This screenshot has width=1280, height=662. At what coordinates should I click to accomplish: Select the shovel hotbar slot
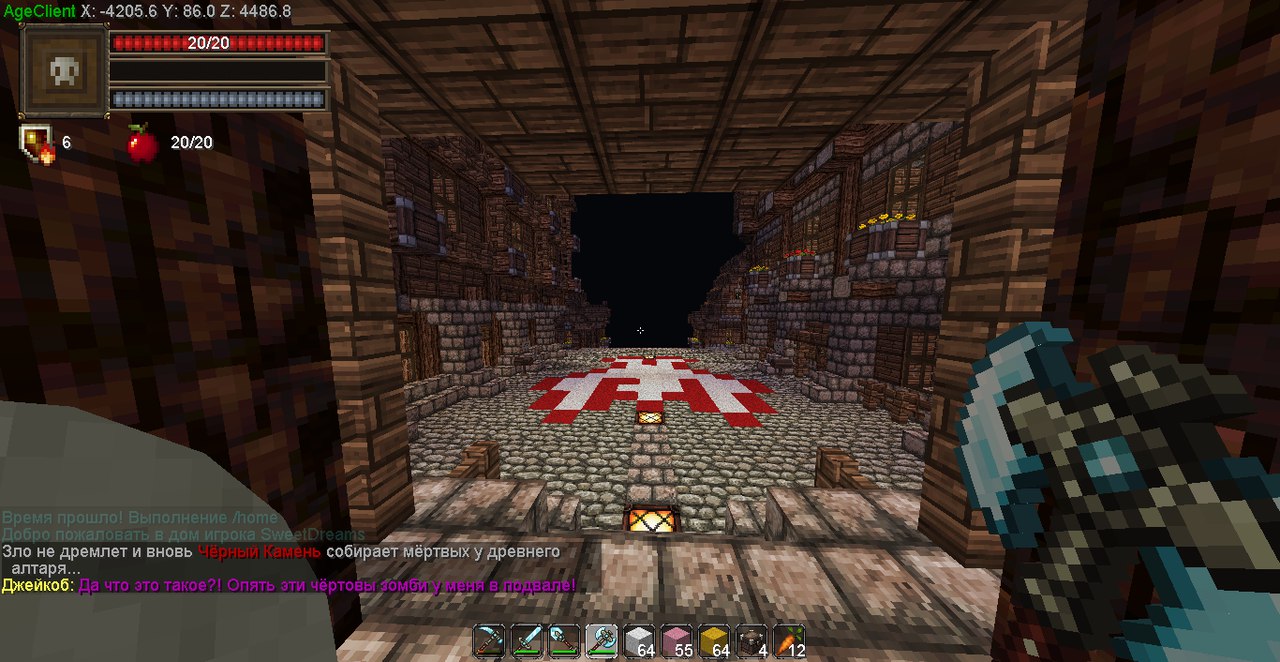pyautogui.click(x=564, y=640)
